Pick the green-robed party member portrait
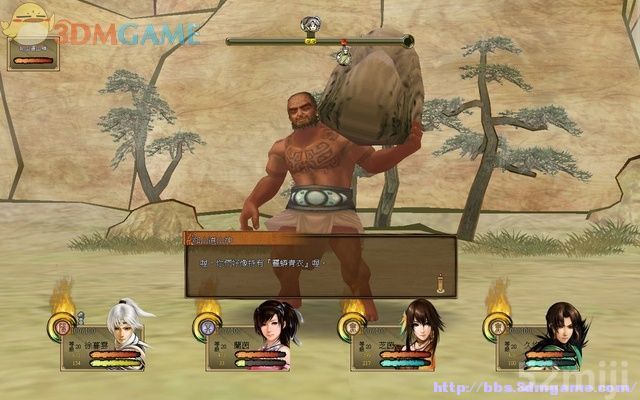Image resolution: width=640 pixels, height=400 pixels. [561, 328]
